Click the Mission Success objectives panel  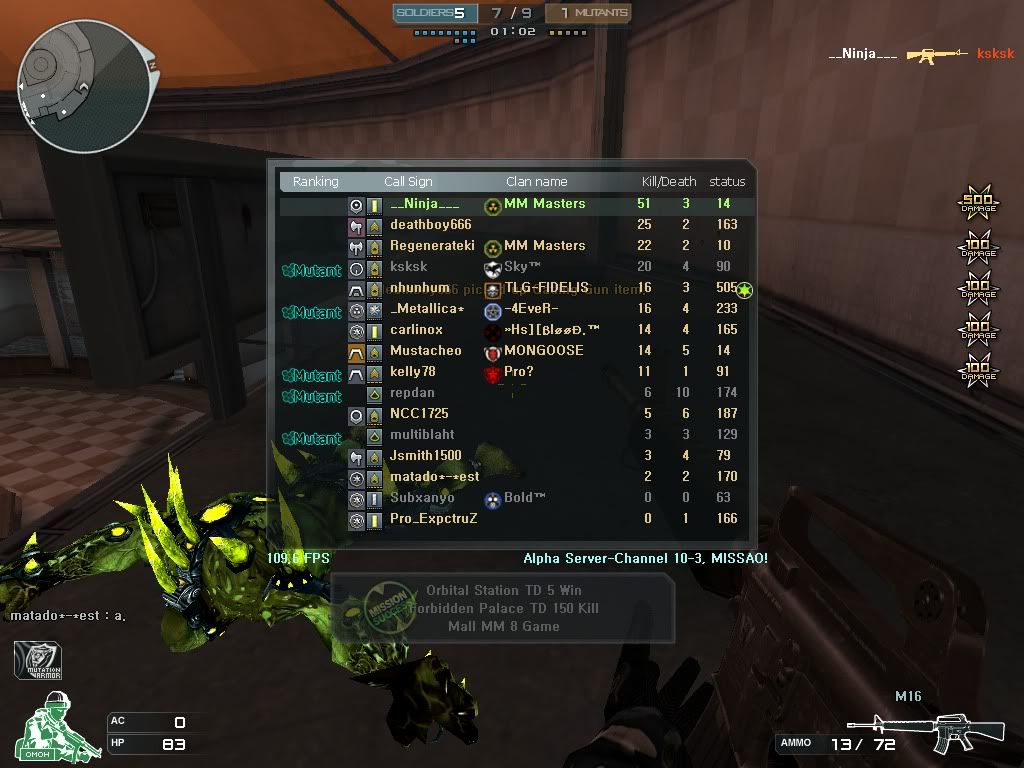coord(502,608)
